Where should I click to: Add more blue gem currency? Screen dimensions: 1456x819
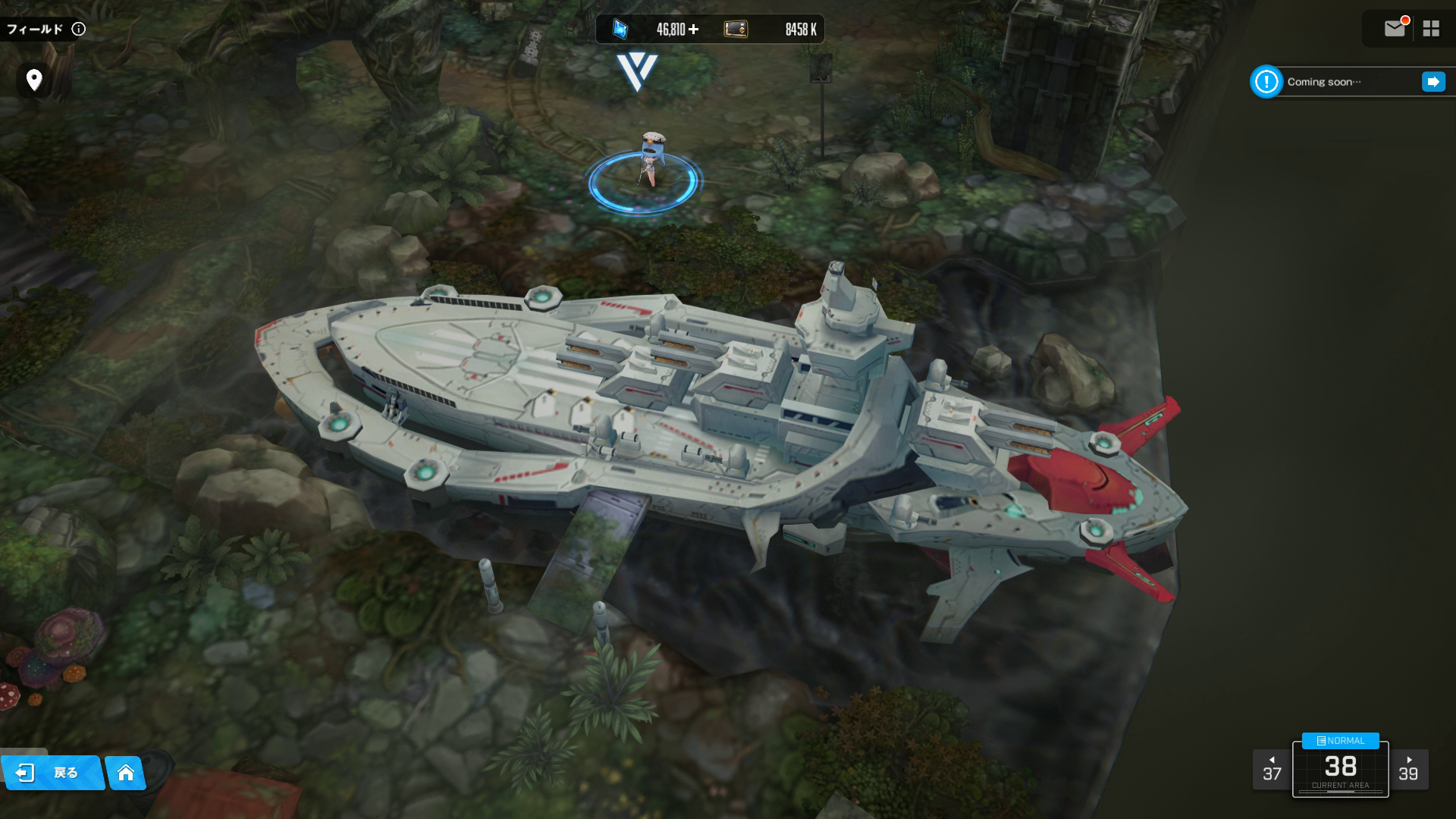[x=693, y=30]
